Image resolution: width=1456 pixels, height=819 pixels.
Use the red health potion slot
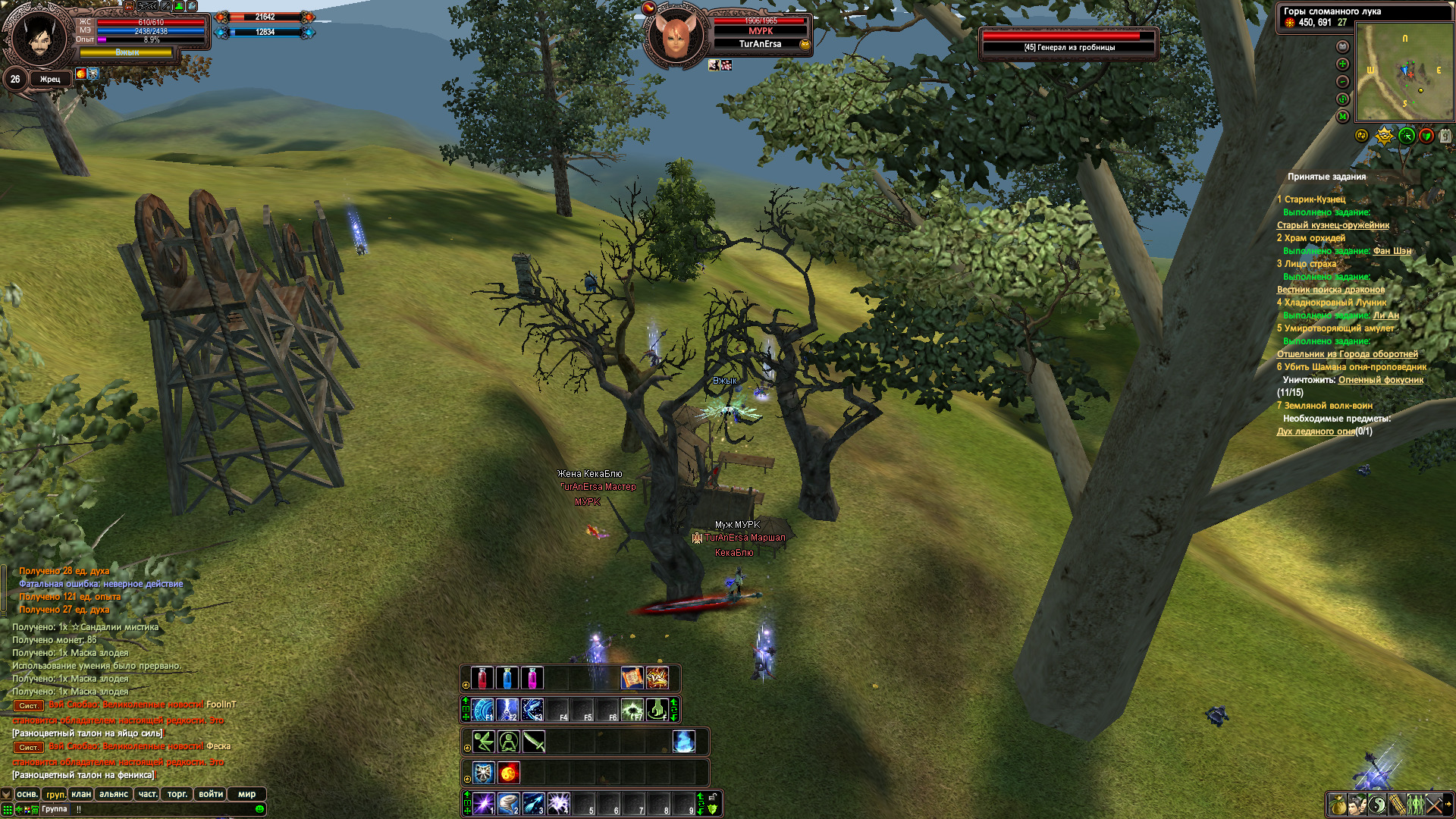pyautogui.click(x=482, y=677)
